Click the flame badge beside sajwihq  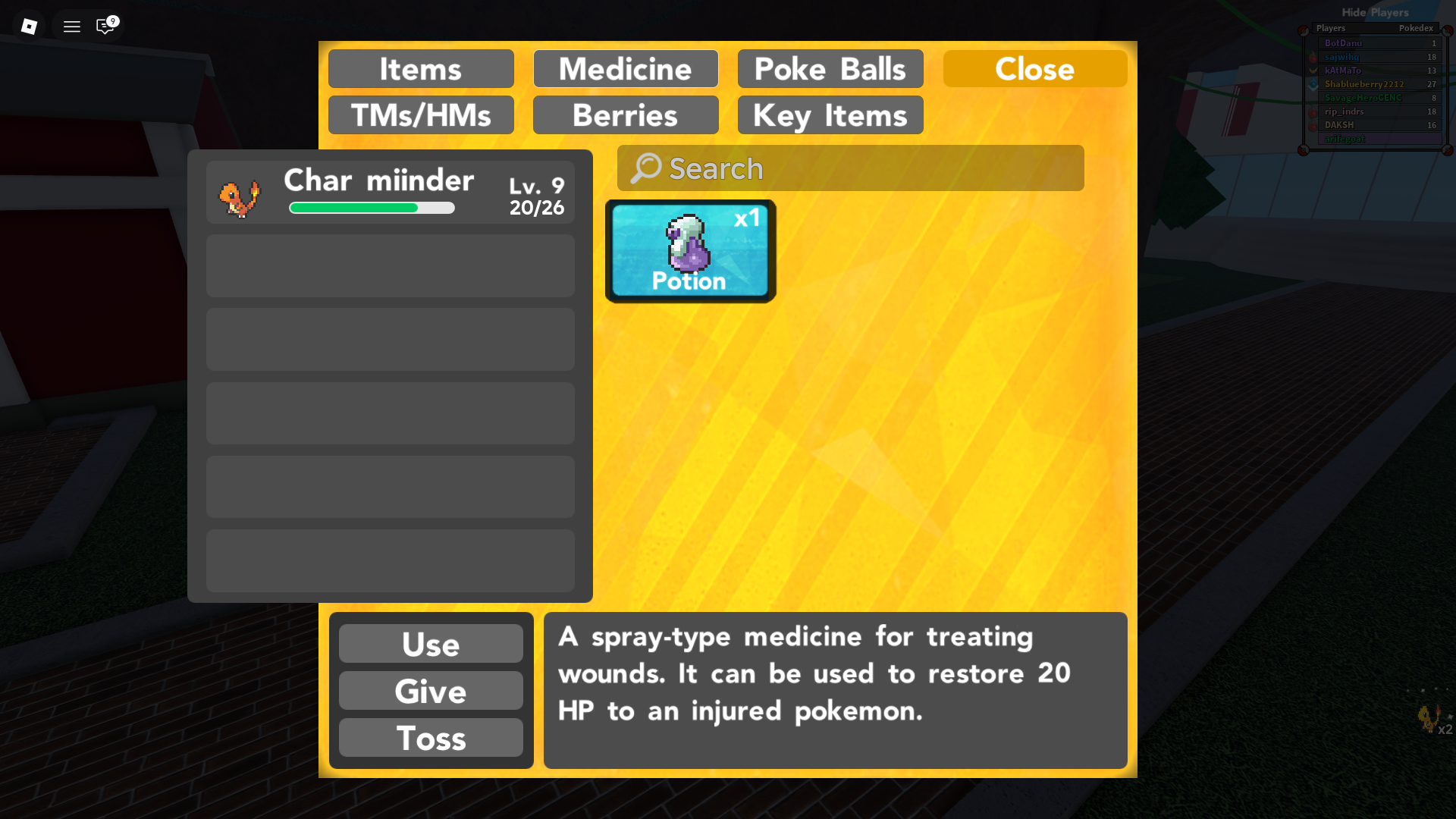(x=1311, y=57)
